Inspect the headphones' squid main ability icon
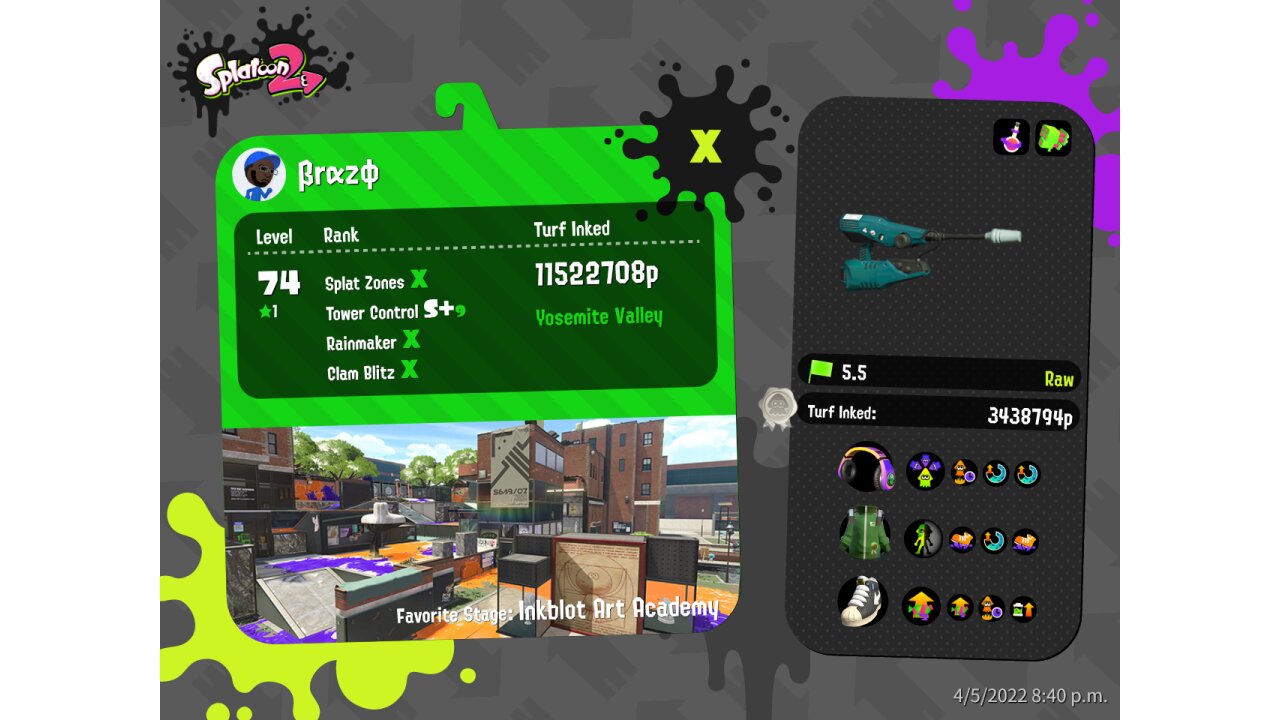 coord(925,470)
